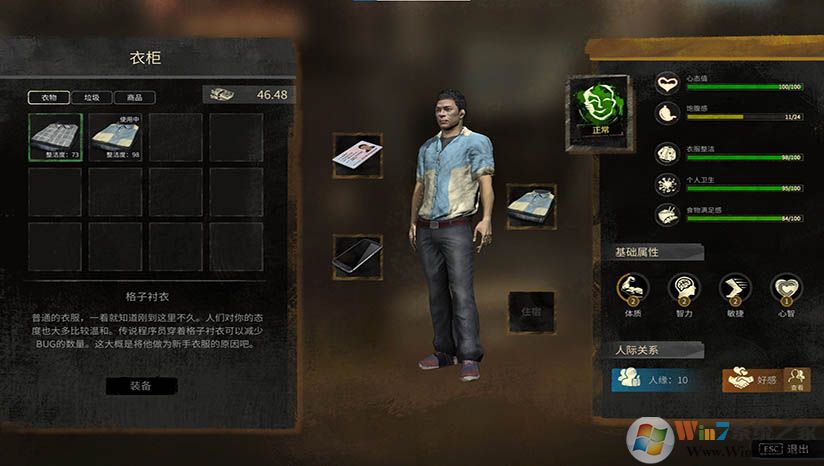Click the 查看 view relationships button
Viewport: 824px width, 466px height.
(795, 380)
